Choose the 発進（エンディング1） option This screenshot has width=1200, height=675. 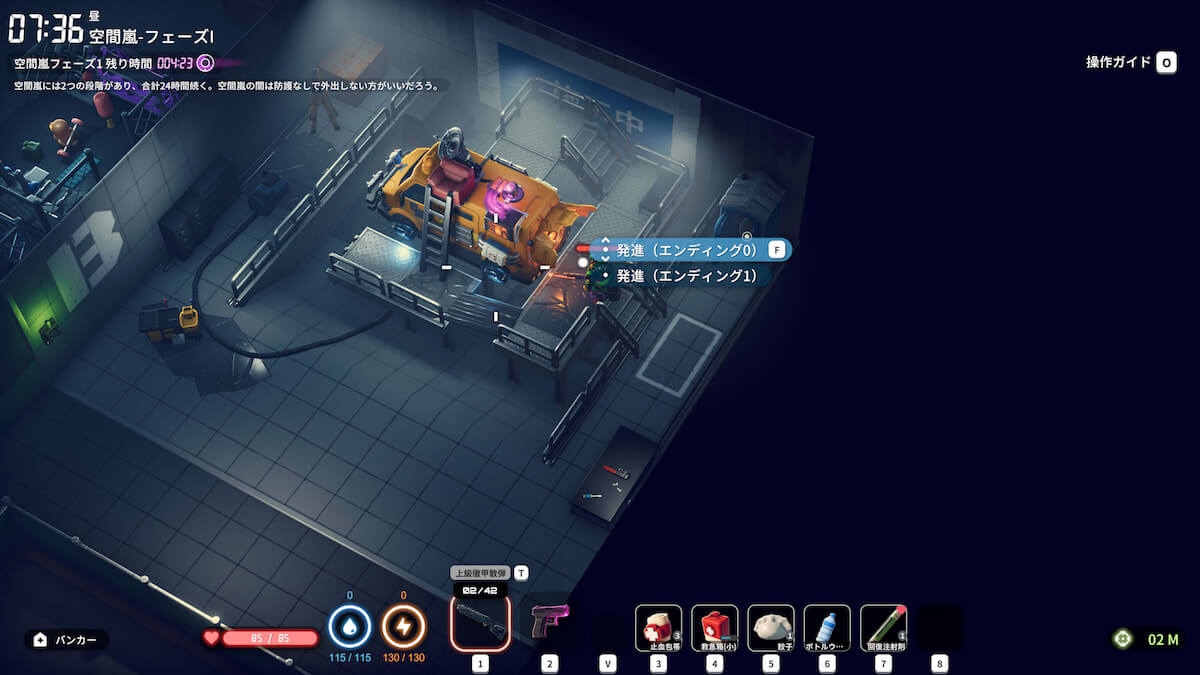[x=686, y=275]
